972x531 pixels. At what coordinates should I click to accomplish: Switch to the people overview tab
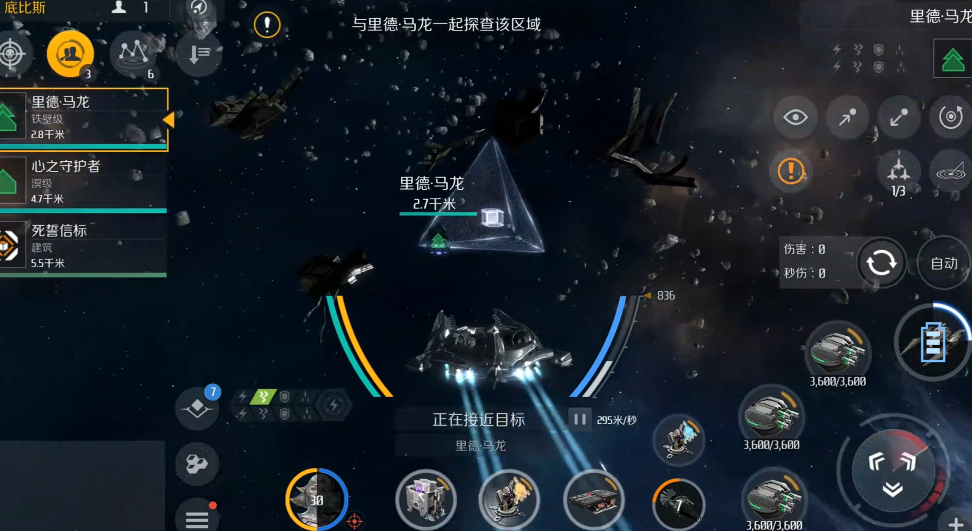tap(70, 53)
